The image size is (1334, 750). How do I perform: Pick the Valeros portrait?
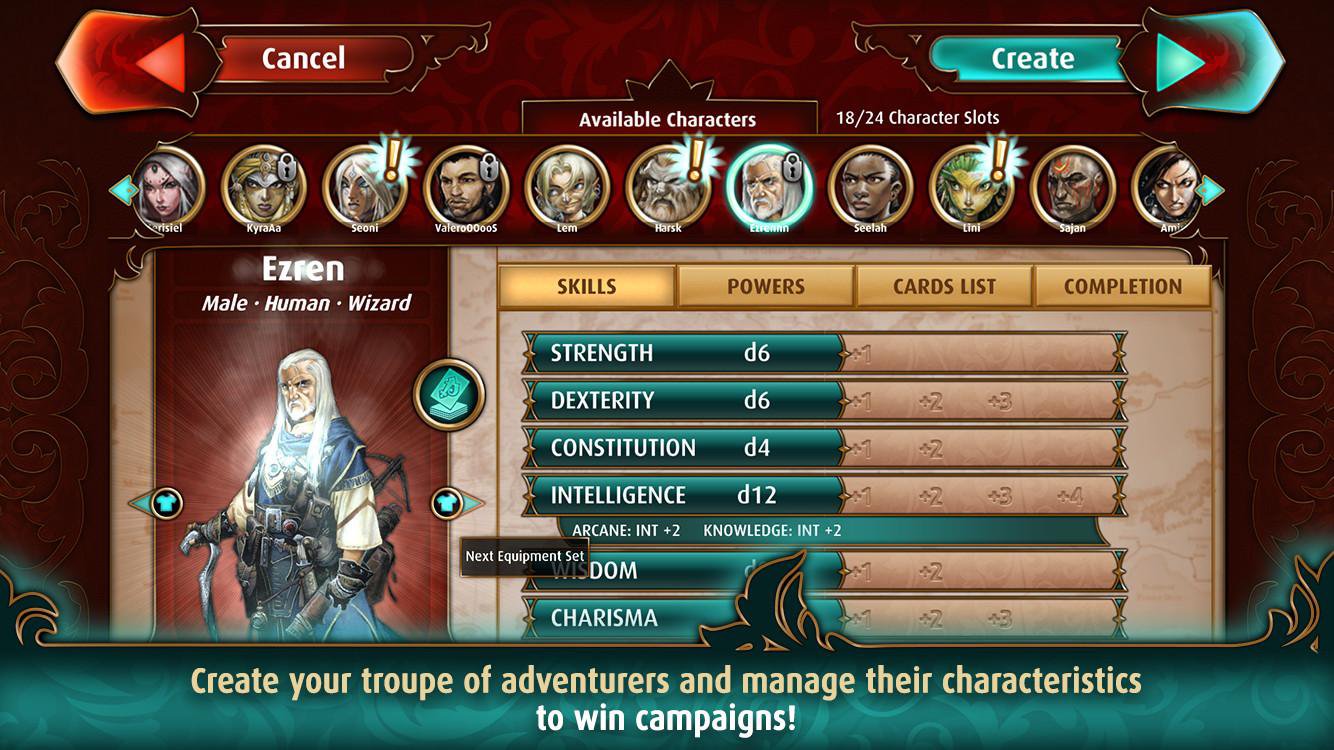[x=464, y=186]
